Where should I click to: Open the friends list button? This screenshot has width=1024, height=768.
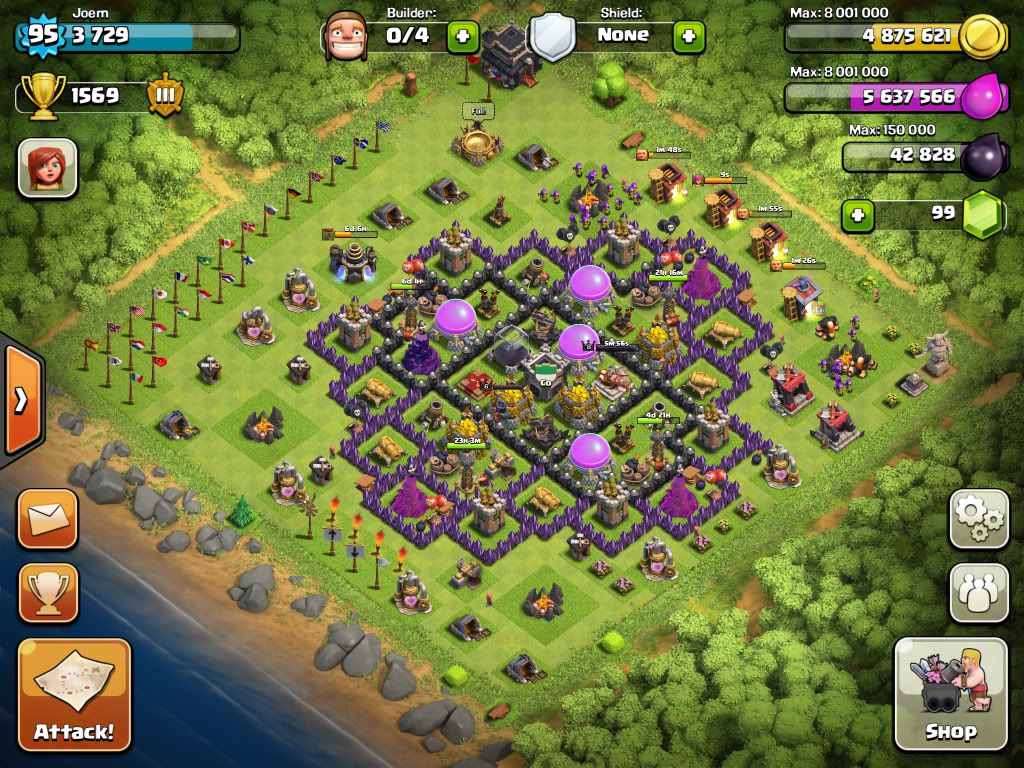pyautogui.click(x=978, y=593)
